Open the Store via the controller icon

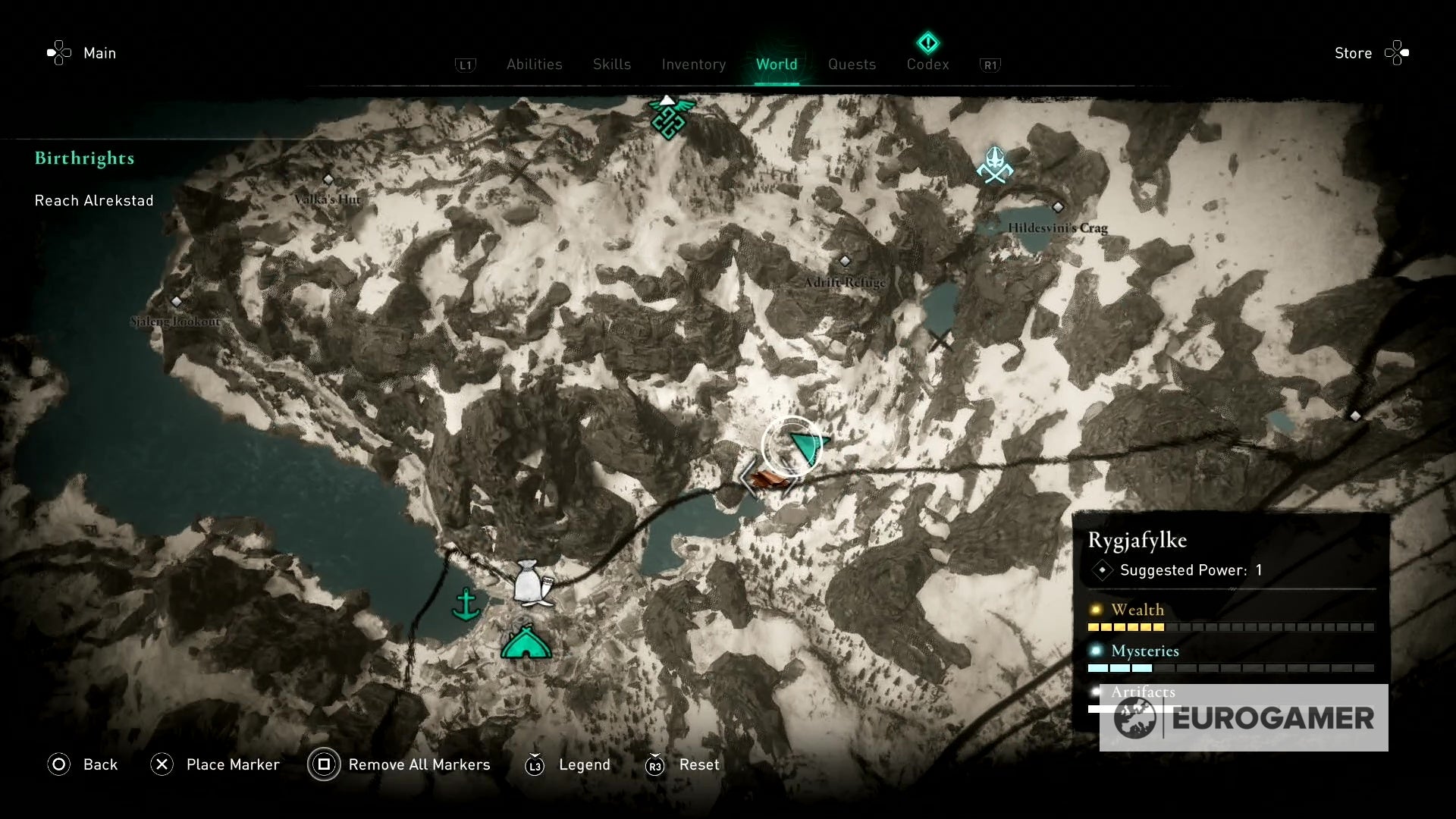(x=1399, y=53)
